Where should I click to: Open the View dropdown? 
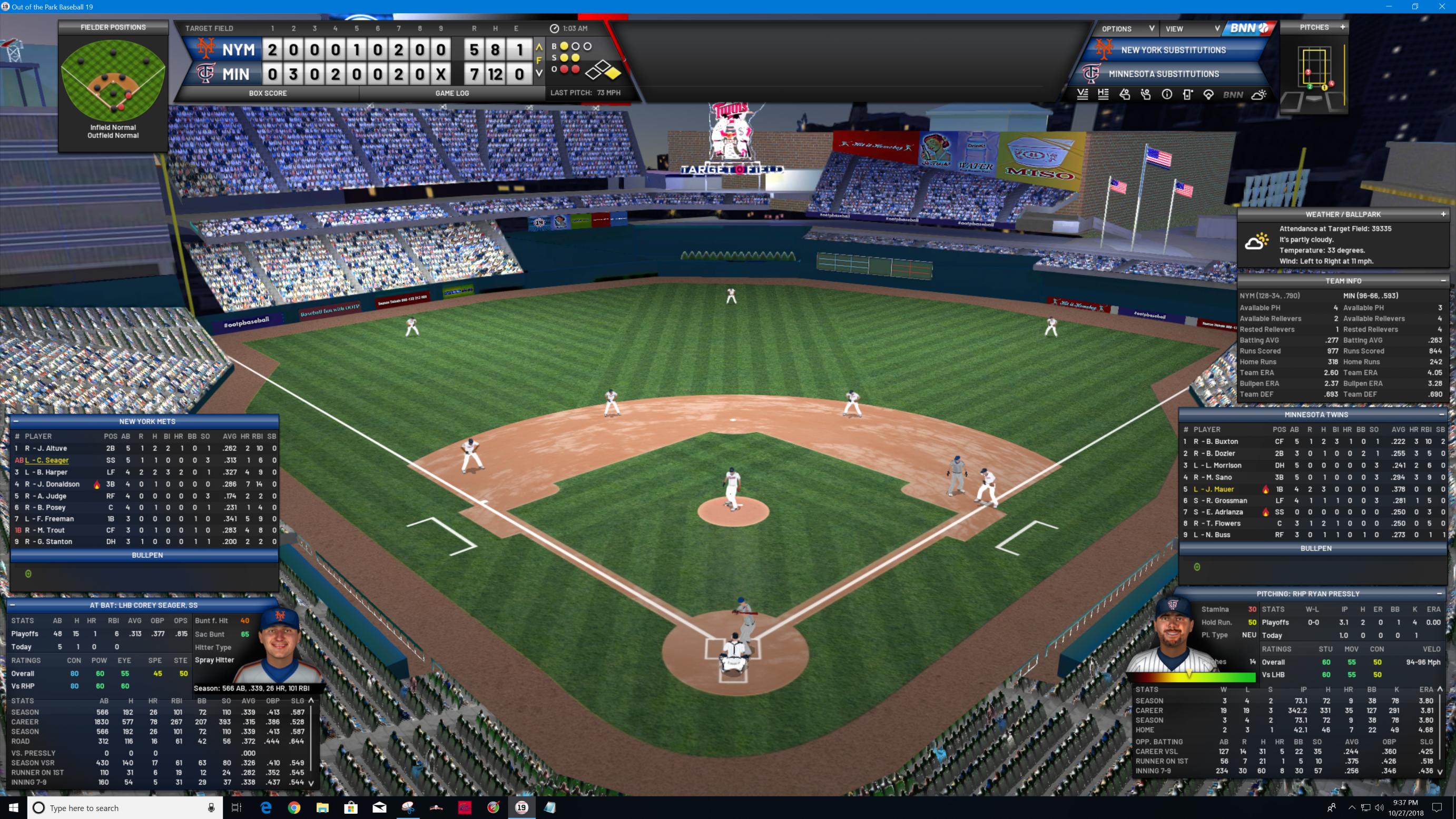tap(1191, 29)
